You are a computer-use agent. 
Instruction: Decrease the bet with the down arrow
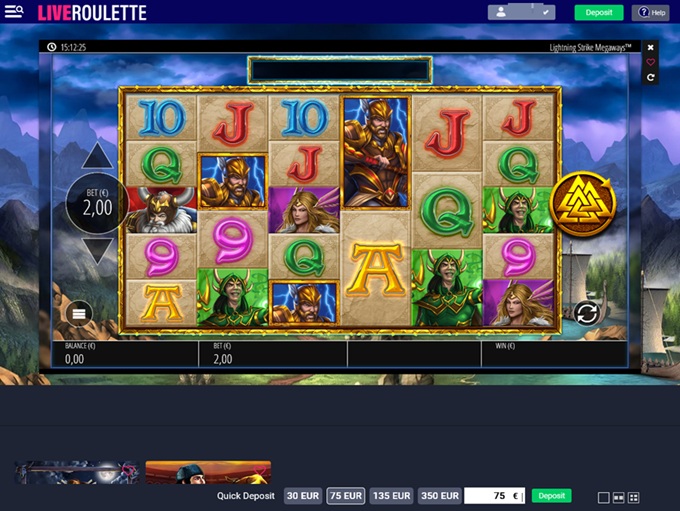coord(97,251)
